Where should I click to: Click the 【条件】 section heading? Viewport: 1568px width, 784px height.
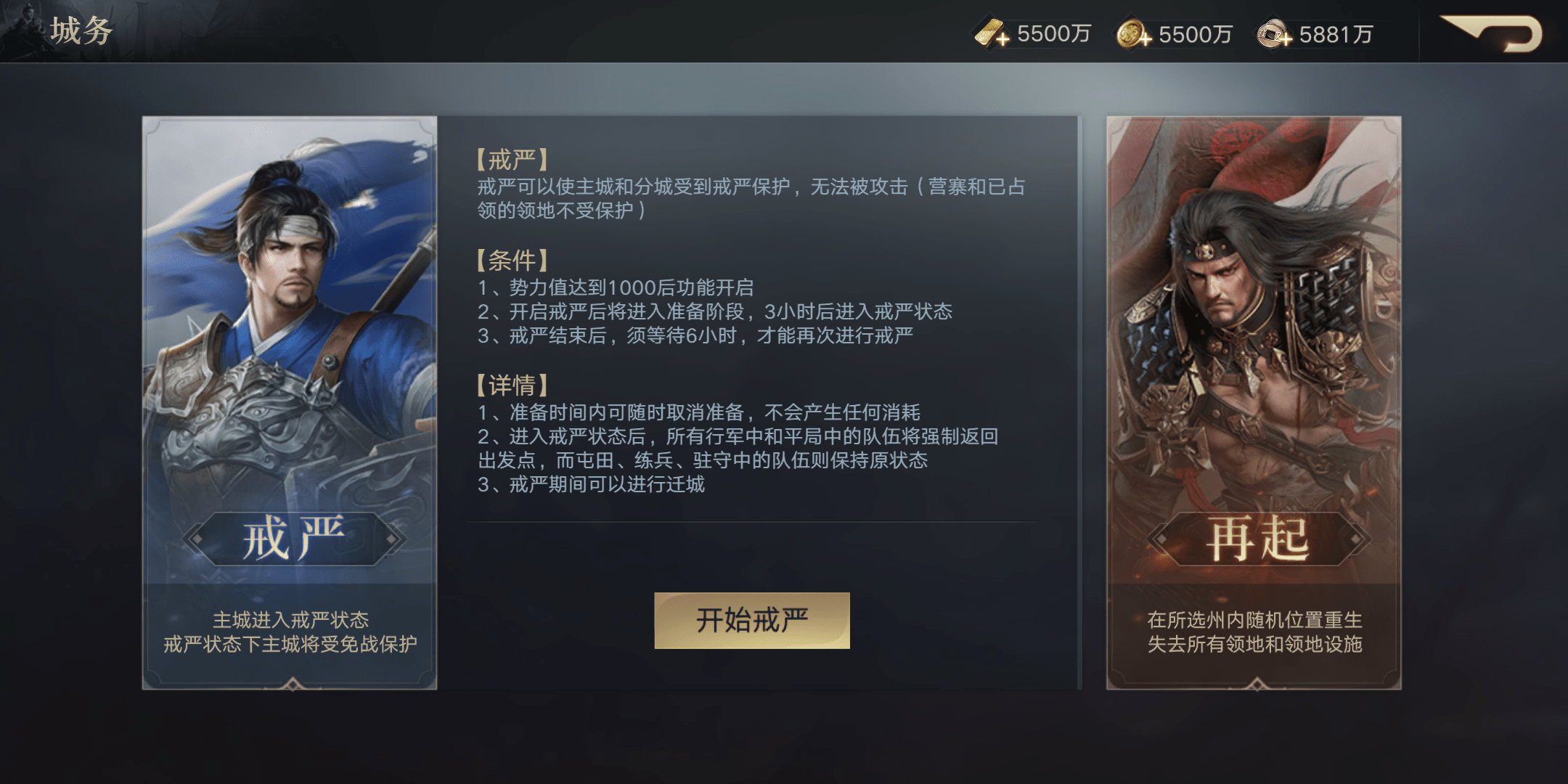(x=512, y=262)
